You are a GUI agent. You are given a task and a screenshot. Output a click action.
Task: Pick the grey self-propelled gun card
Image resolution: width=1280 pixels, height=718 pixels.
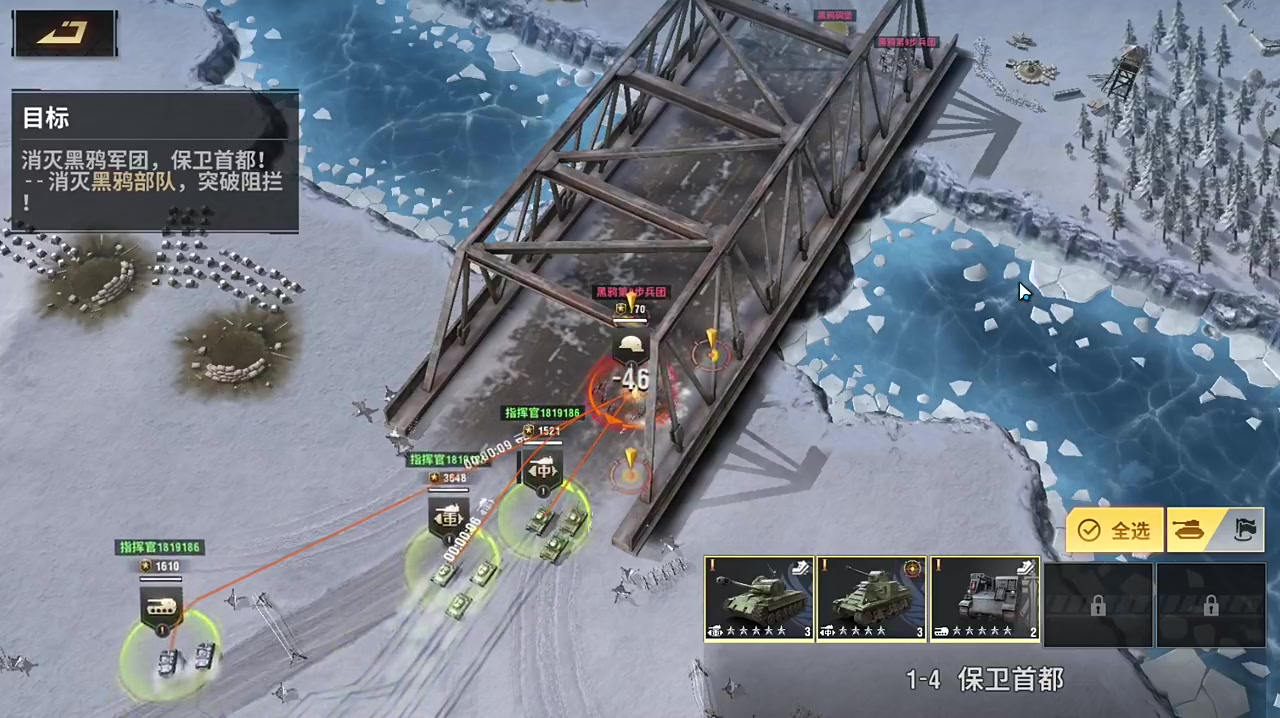click(985, 599)
